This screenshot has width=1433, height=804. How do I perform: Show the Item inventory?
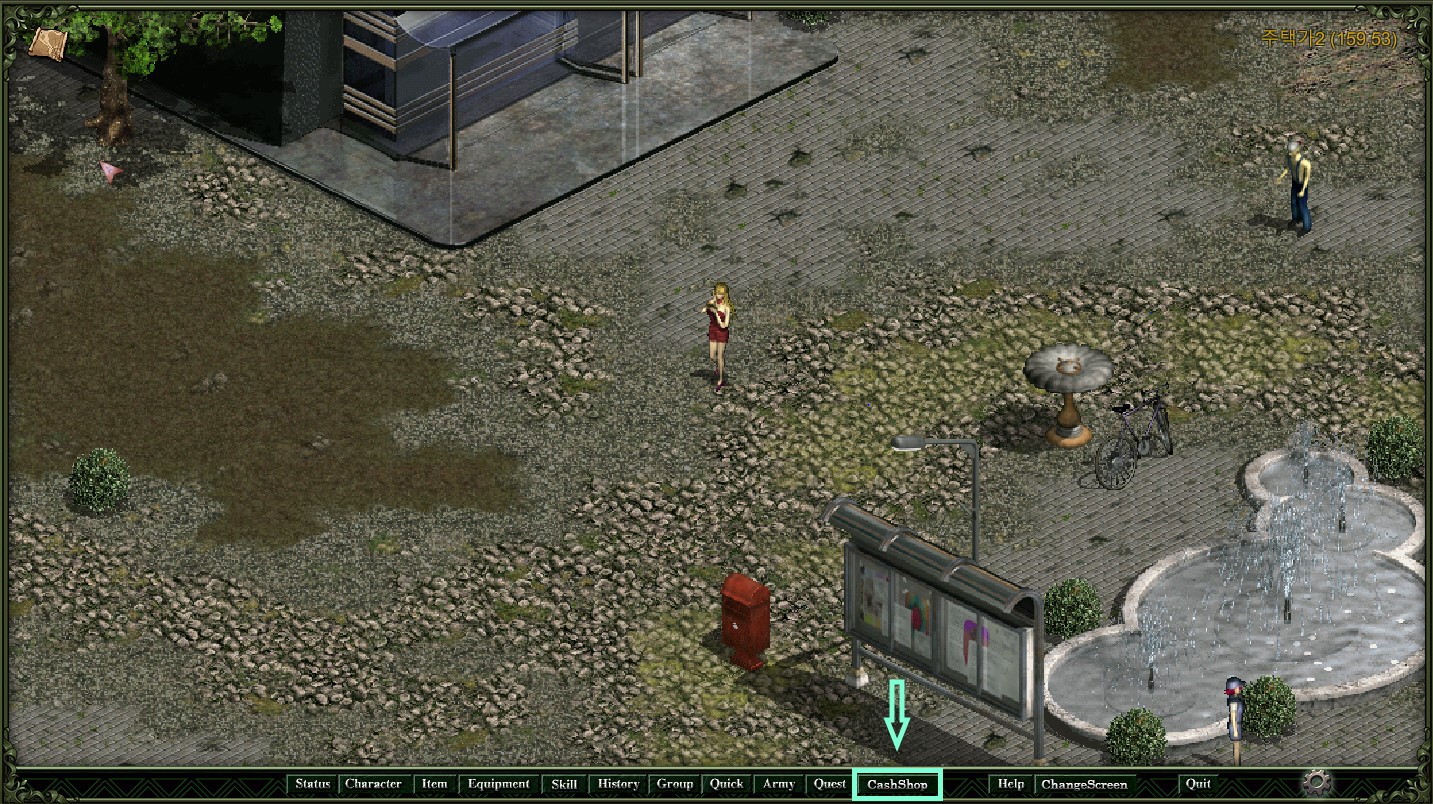point(434,784)
